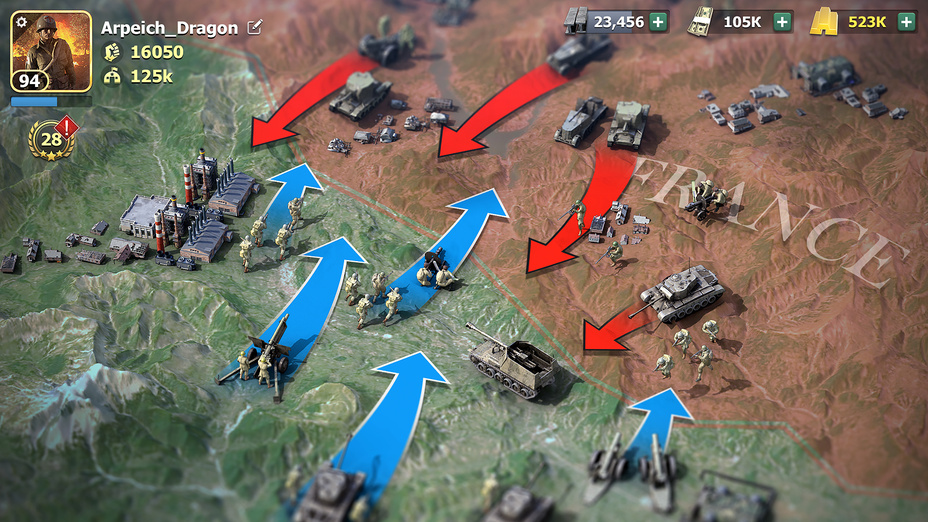Viewport: 928px width, 522px height.
Task: Open the laurel medal rank 28 badge
Action: coord(51,141)
